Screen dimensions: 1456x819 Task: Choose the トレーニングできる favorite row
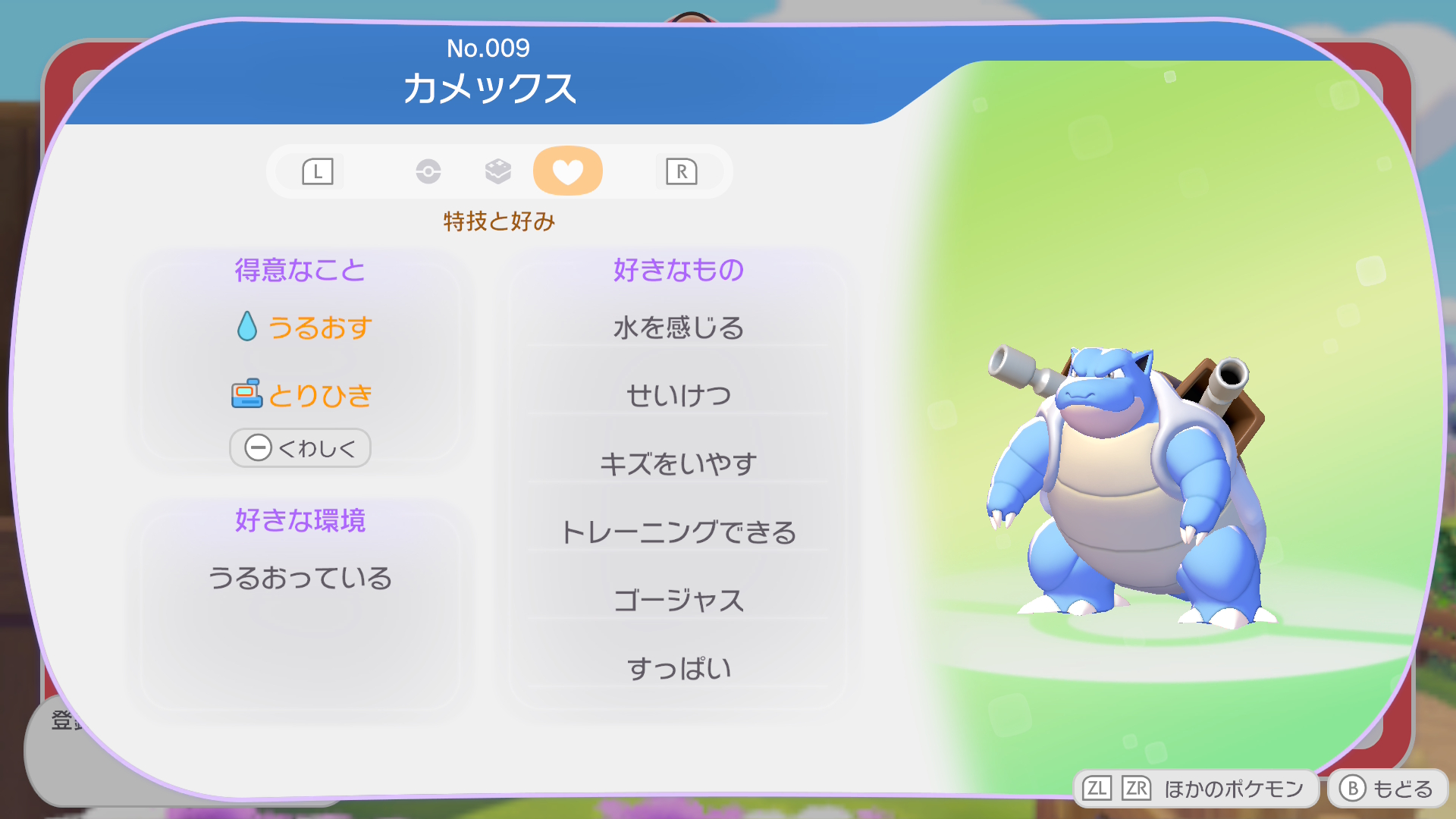[678, 532]
